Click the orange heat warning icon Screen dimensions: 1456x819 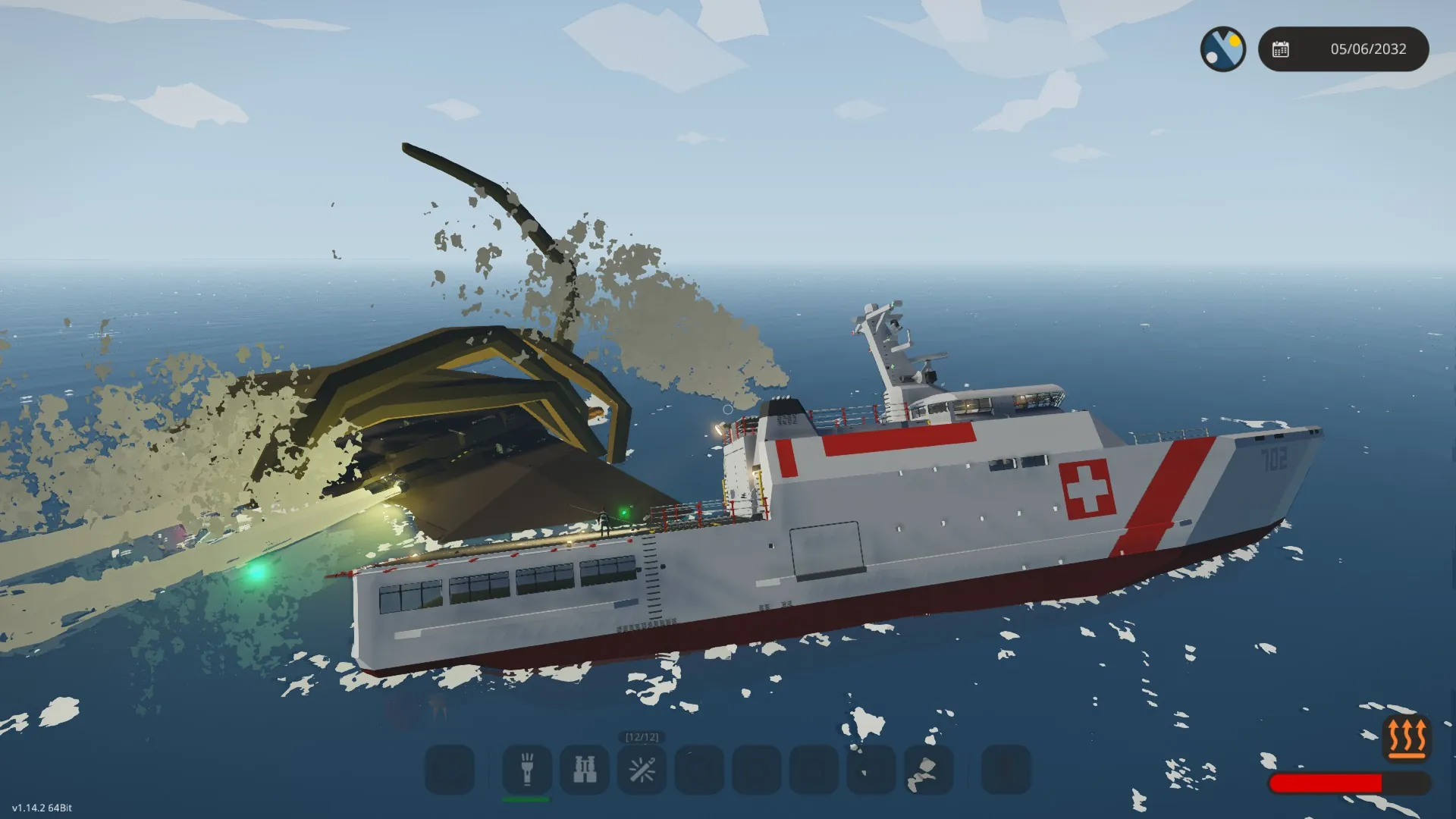coord(1406,736)
